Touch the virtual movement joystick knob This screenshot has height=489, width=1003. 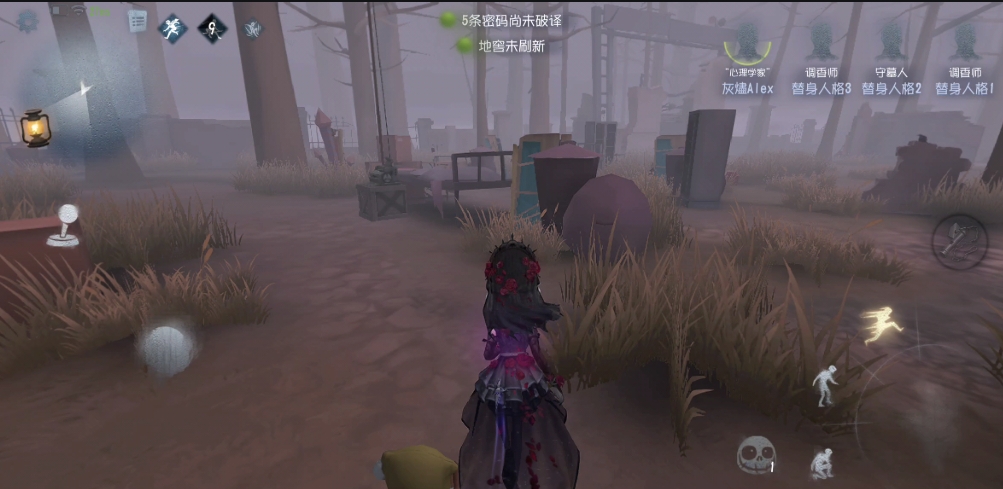click(166, 350)
